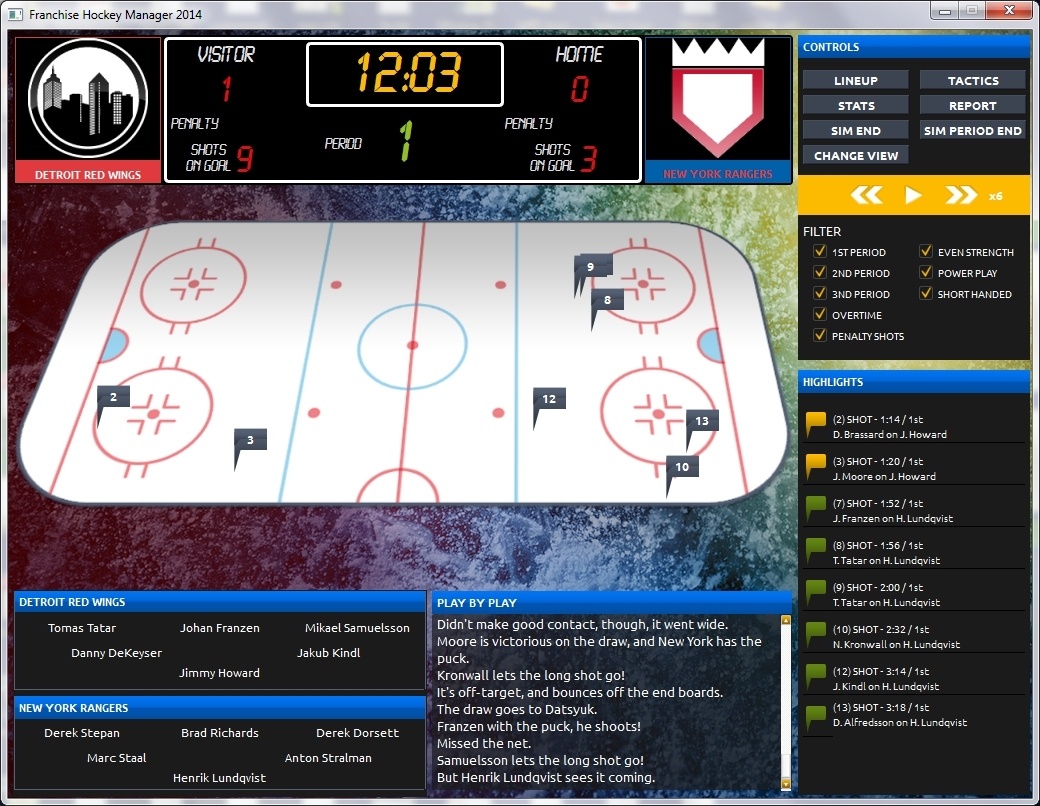The width and height of the screenshot is (1040, 806).
Task: Open the Tactics panel
Action: 973,80
